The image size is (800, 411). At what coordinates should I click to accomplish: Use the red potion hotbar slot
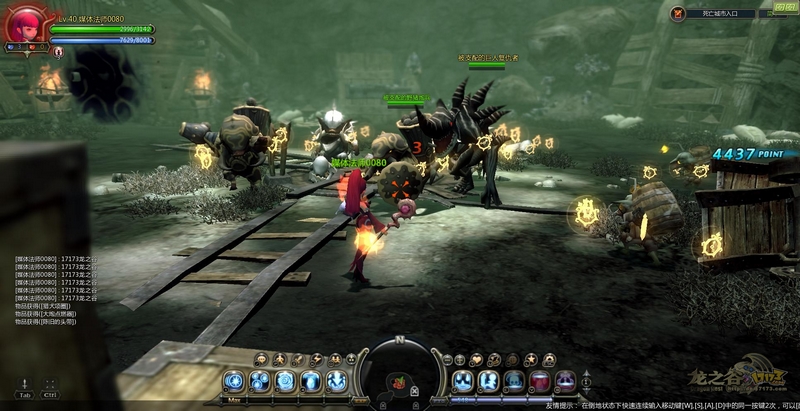tap(540, 380)
